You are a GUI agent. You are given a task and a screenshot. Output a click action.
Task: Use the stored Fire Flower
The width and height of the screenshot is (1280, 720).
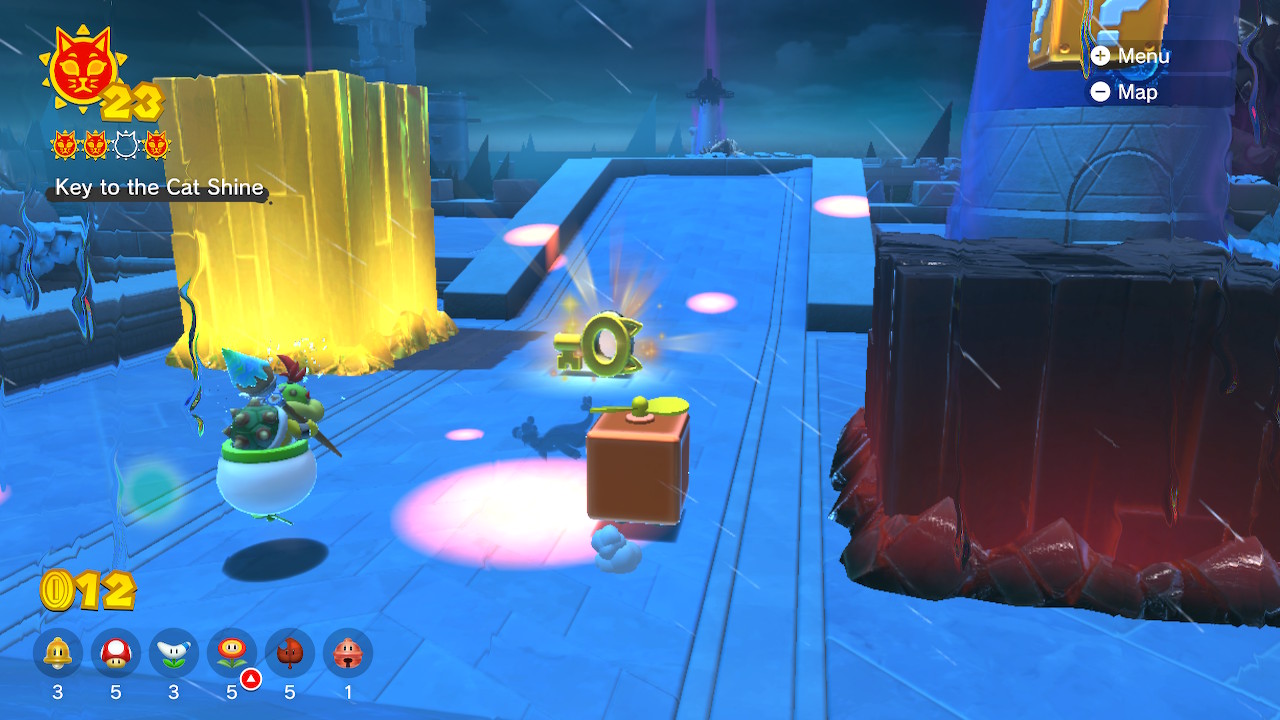[232, 654]
